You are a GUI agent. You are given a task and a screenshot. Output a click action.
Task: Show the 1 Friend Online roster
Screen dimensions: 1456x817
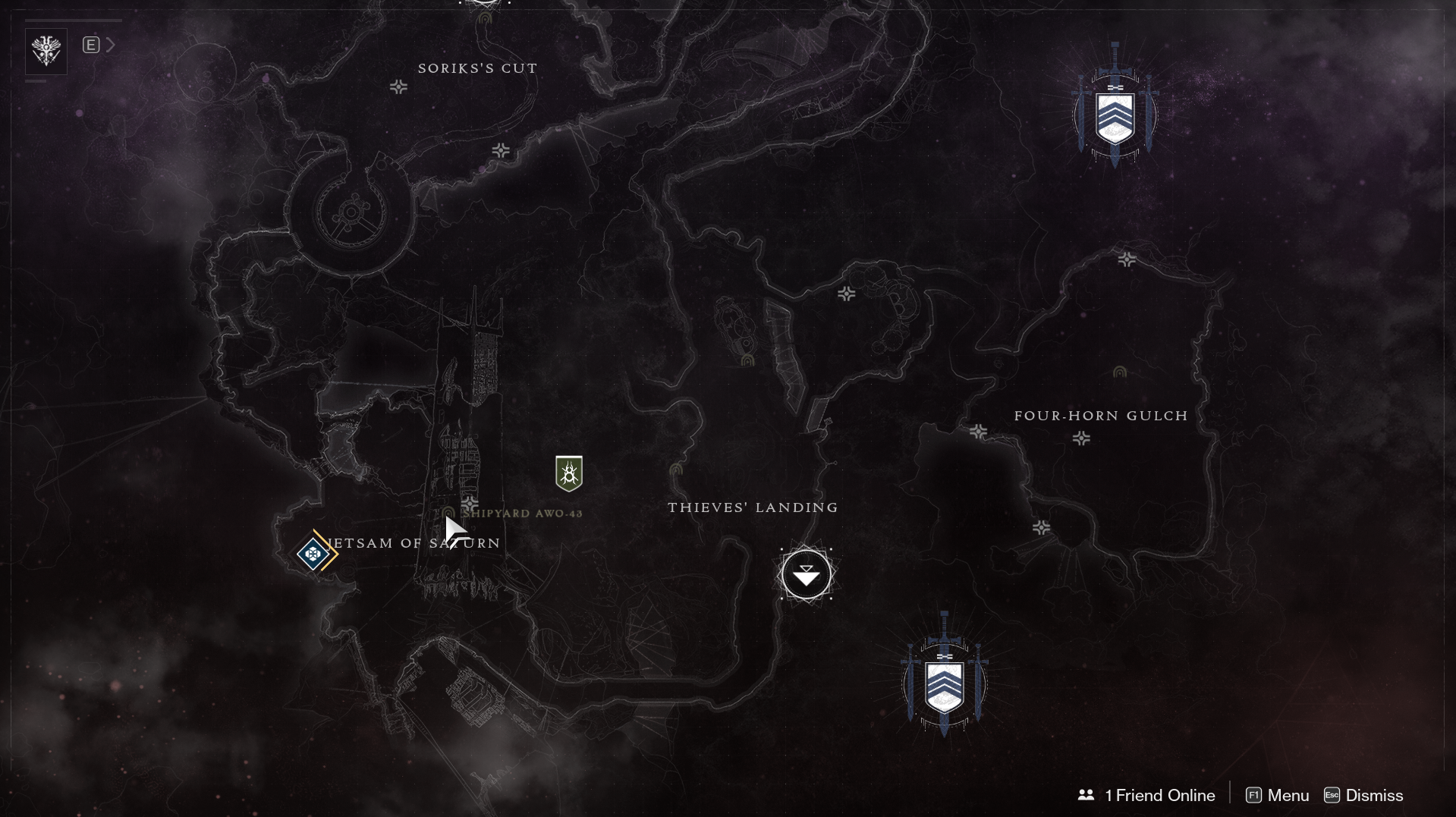(x=1146, y=795)
